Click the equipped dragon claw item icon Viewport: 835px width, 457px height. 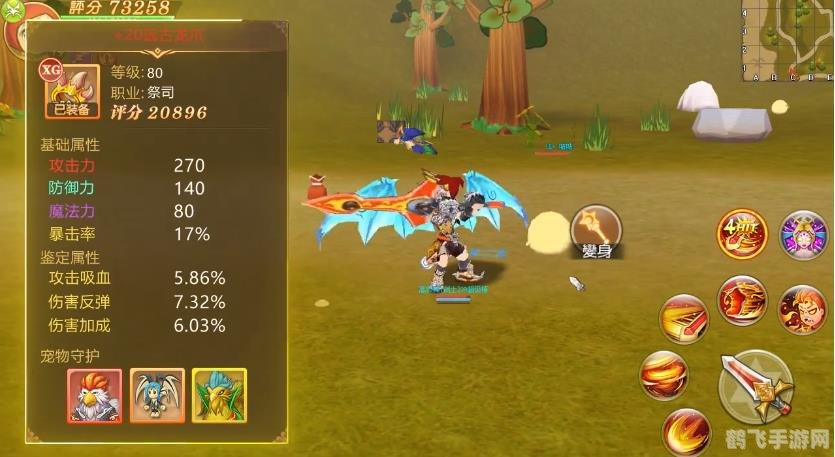point(70,91)
